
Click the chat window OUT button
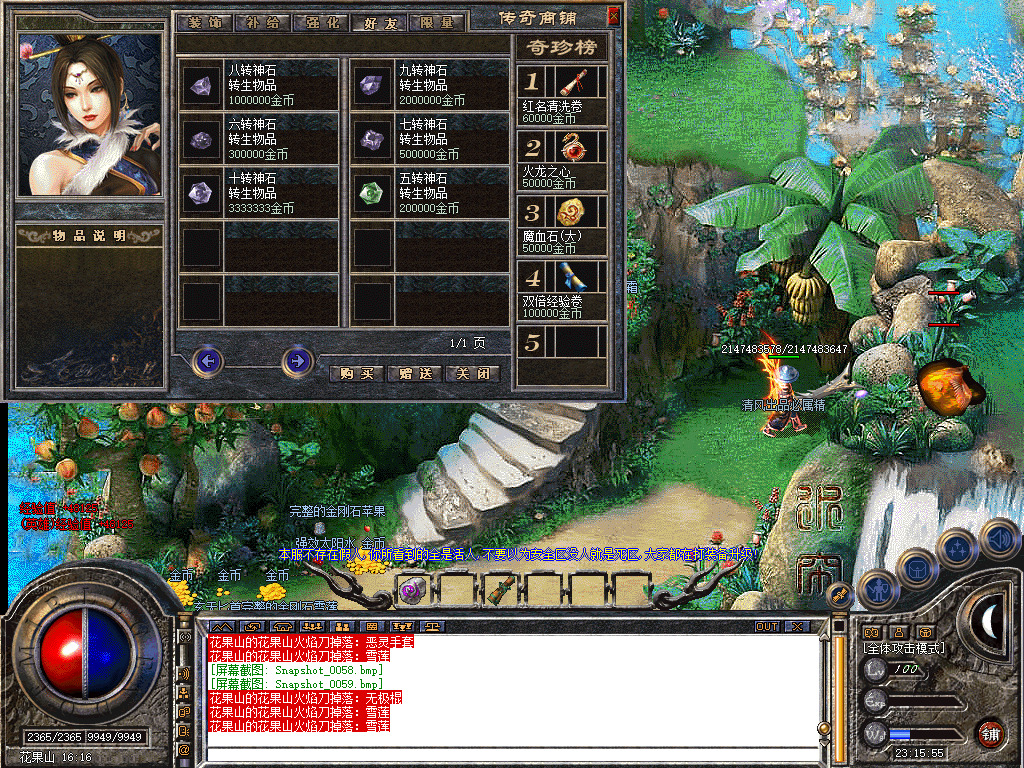point(767,626)
